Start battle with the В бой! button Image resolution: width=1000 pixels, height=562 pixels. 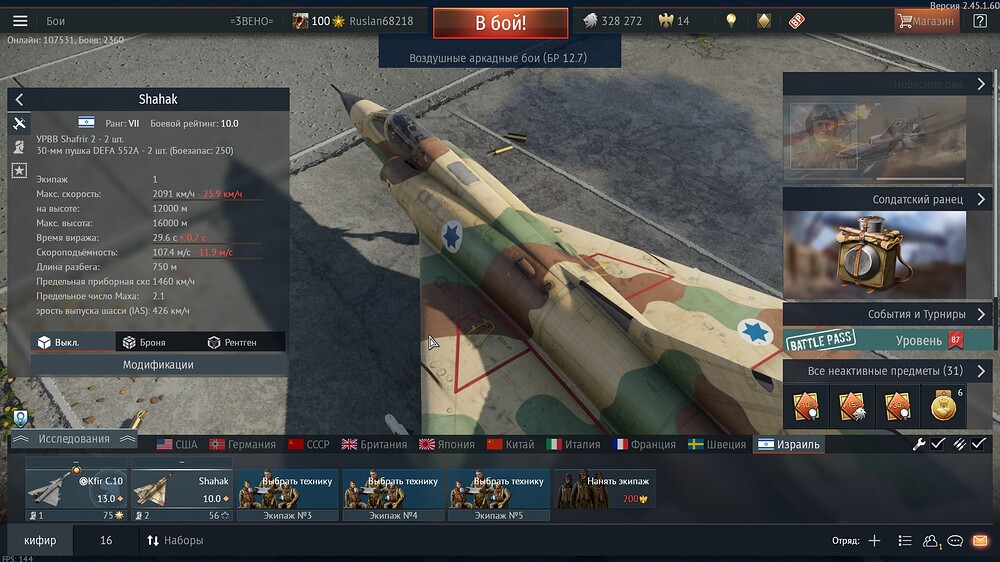click(500, 23)
